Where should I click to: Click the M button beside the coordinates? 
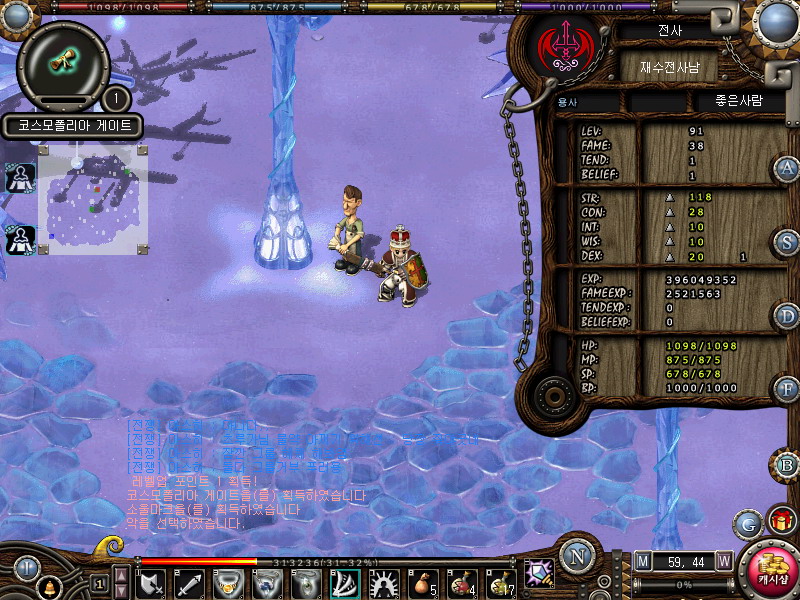click(x=642, y=561)
